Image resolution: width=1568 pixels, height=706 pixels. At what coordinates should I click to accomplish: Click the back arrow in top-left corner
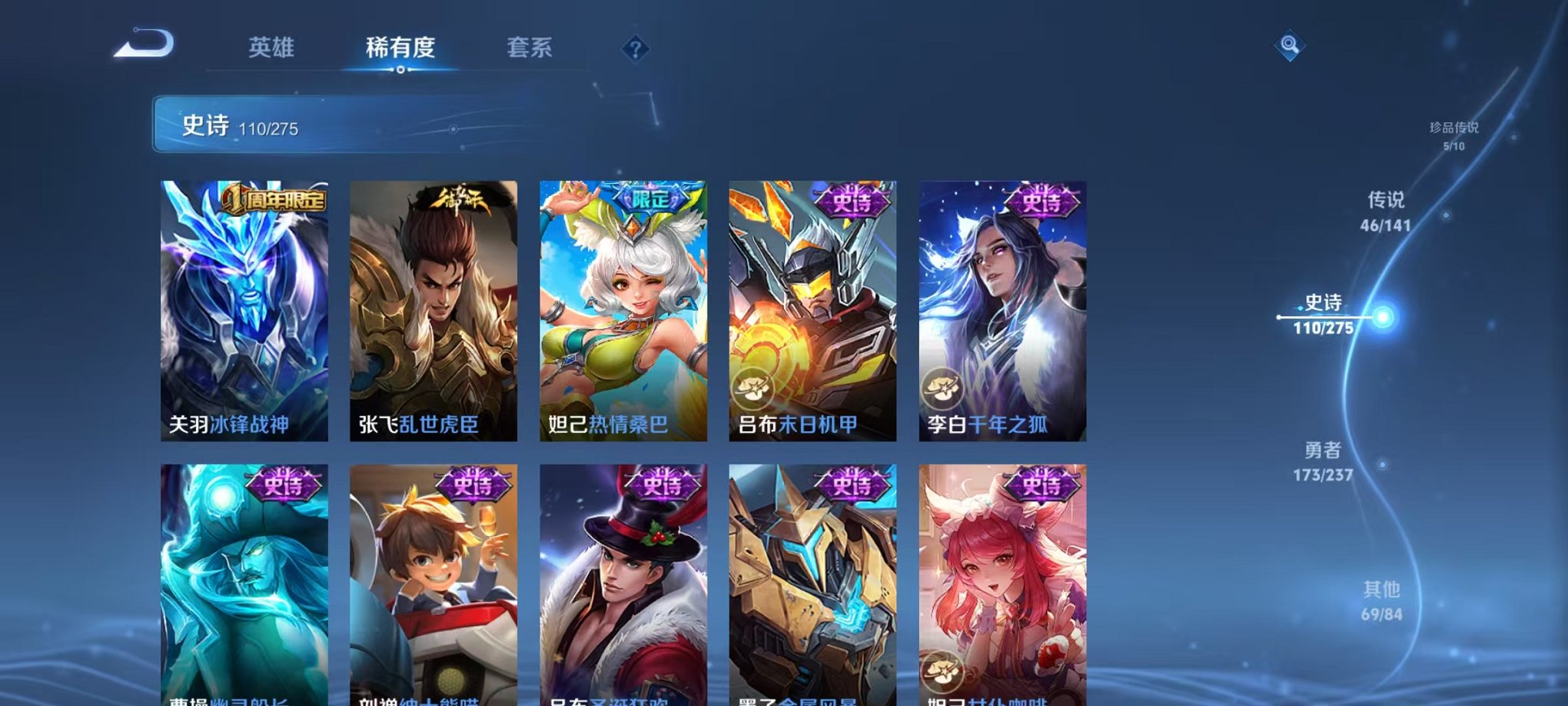tap(142, 44)
